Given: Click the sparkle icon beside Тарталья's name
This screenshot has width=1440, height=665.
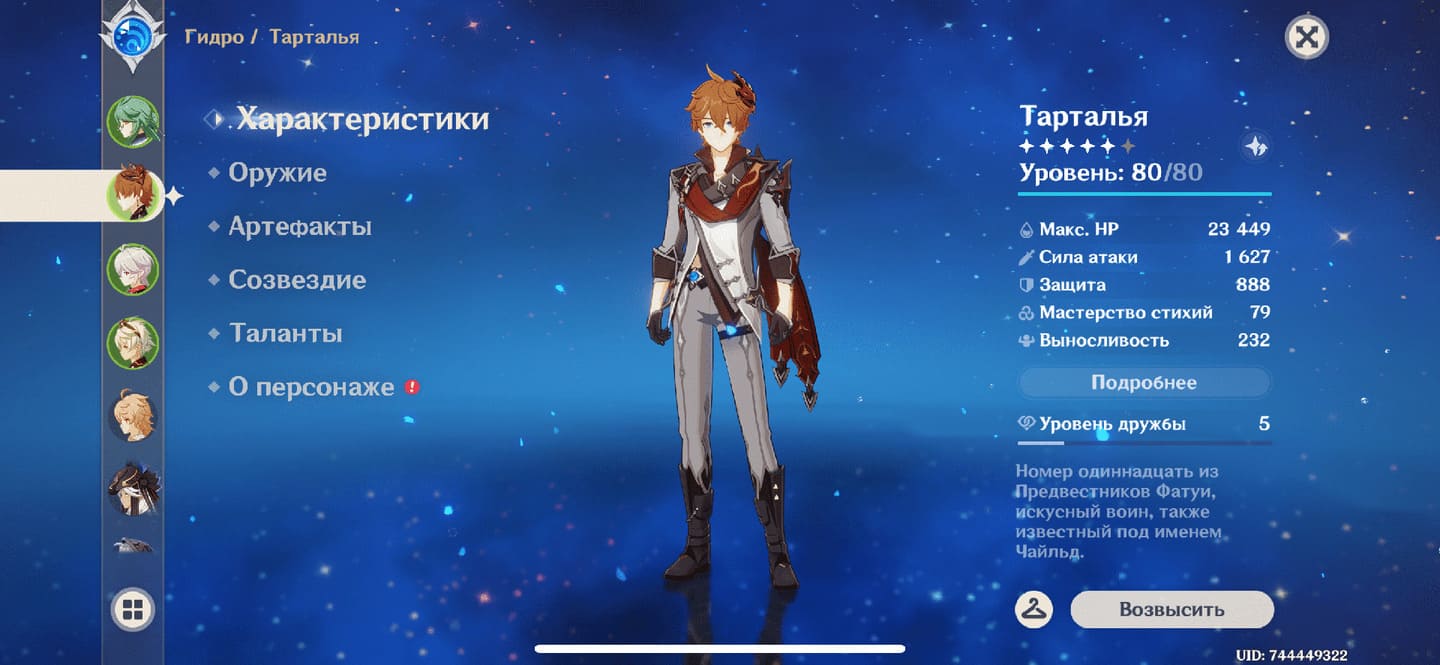Looking at the screenshot, I should (1256, 147).
